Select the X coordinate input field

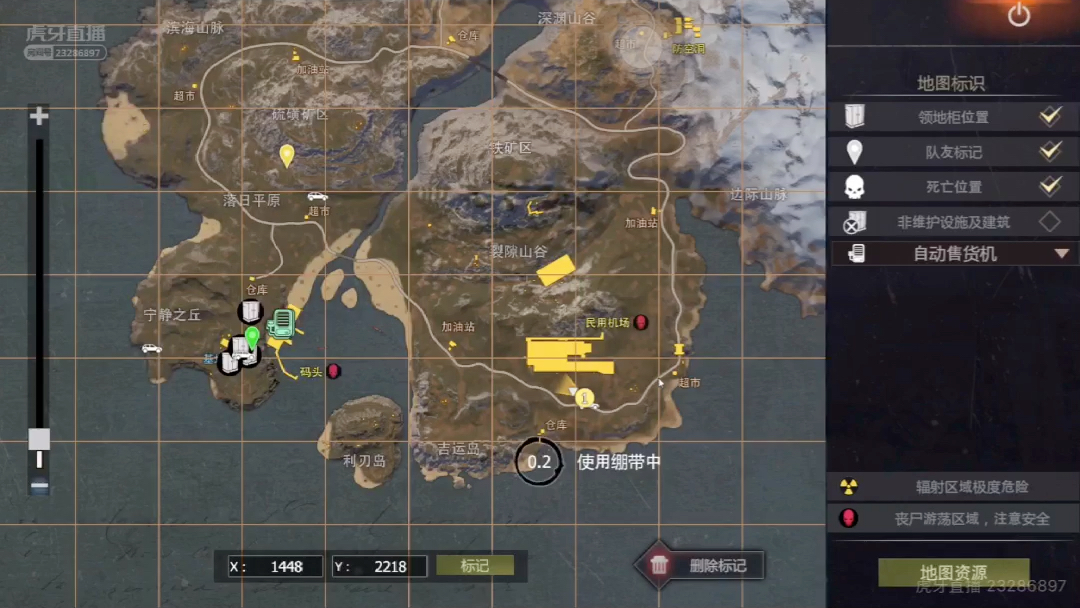(285, 566)
